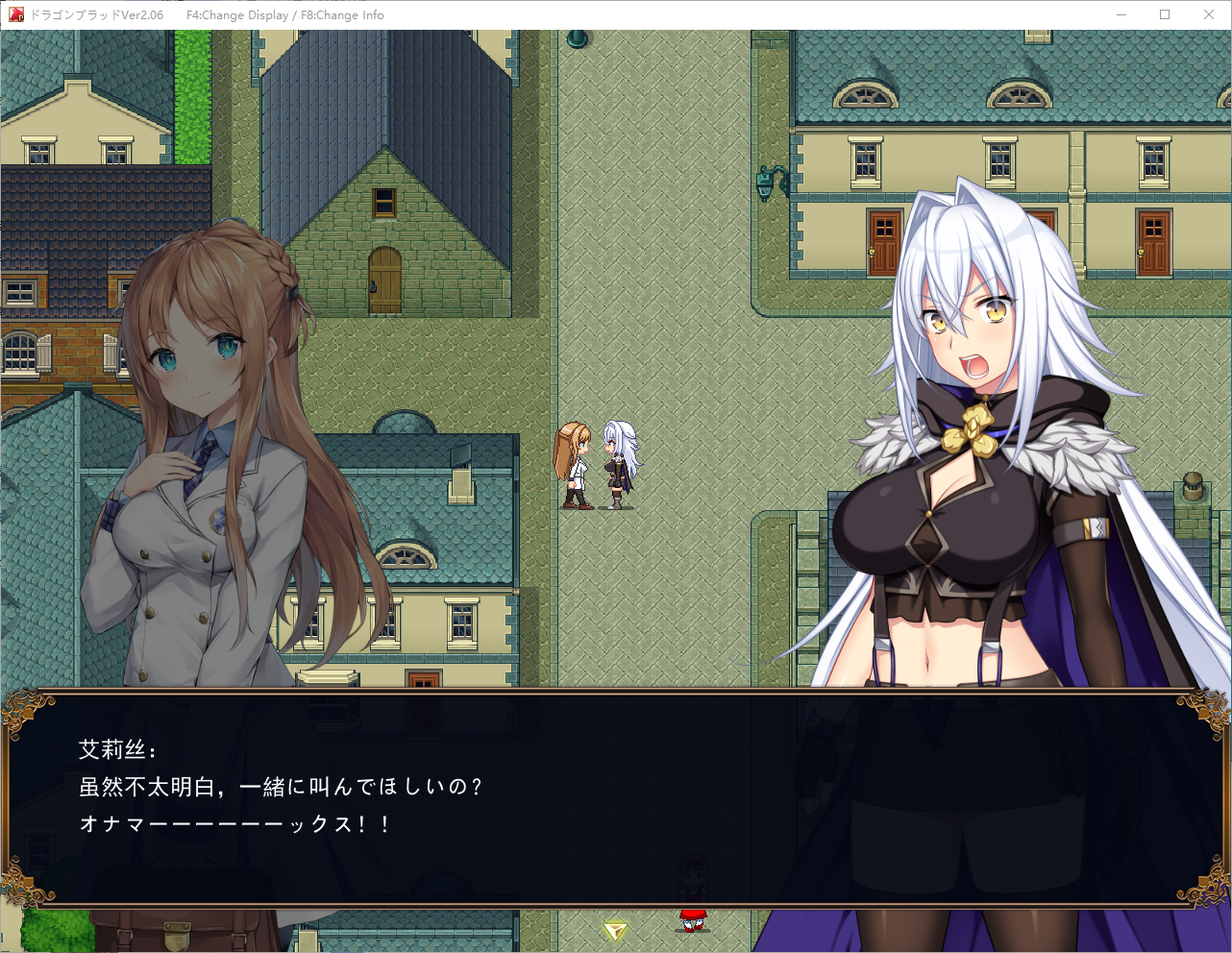Minimize the game window

pos(1121,14)
